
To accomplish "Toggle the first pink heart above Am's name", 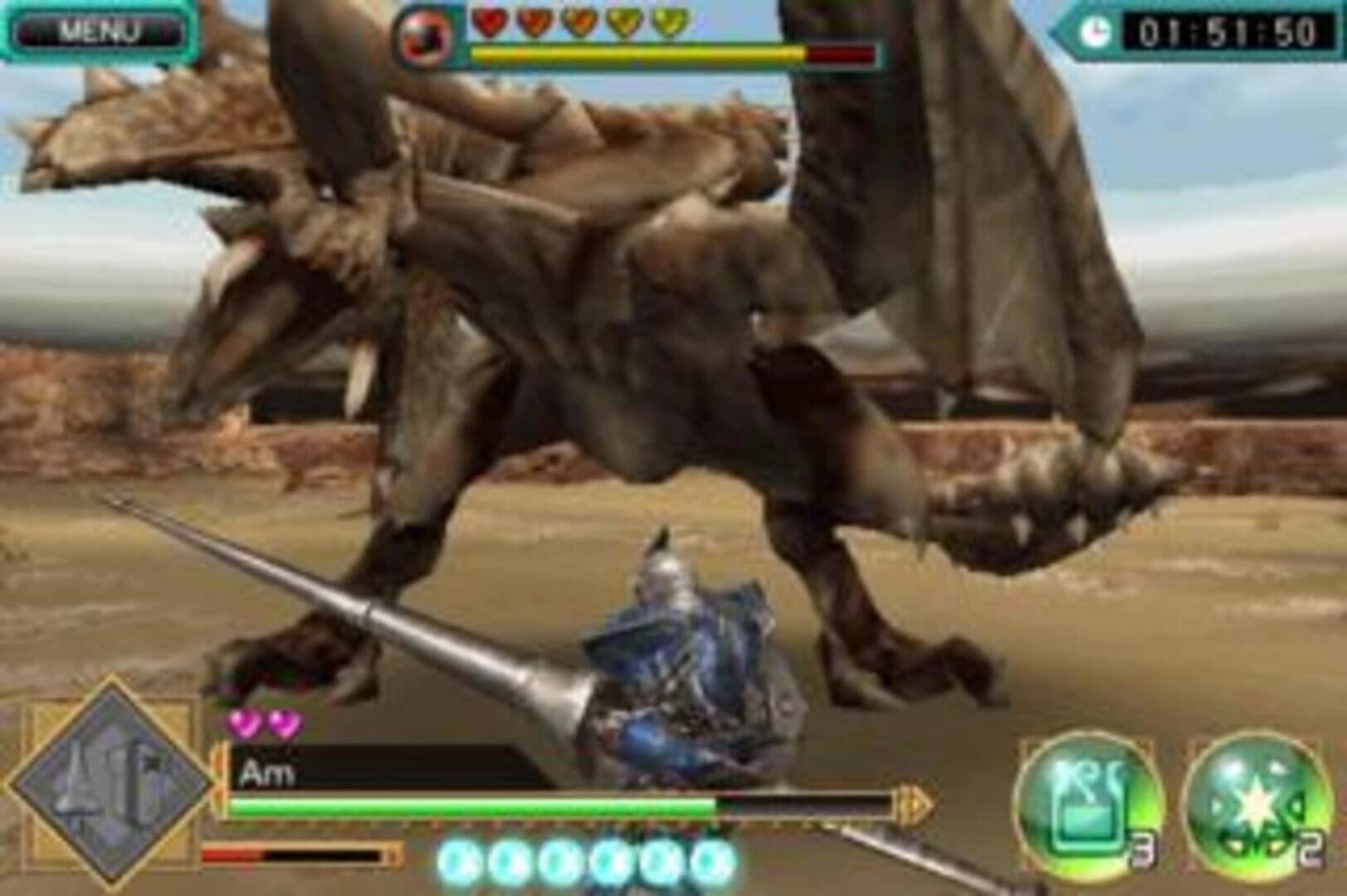I will 244,724.
